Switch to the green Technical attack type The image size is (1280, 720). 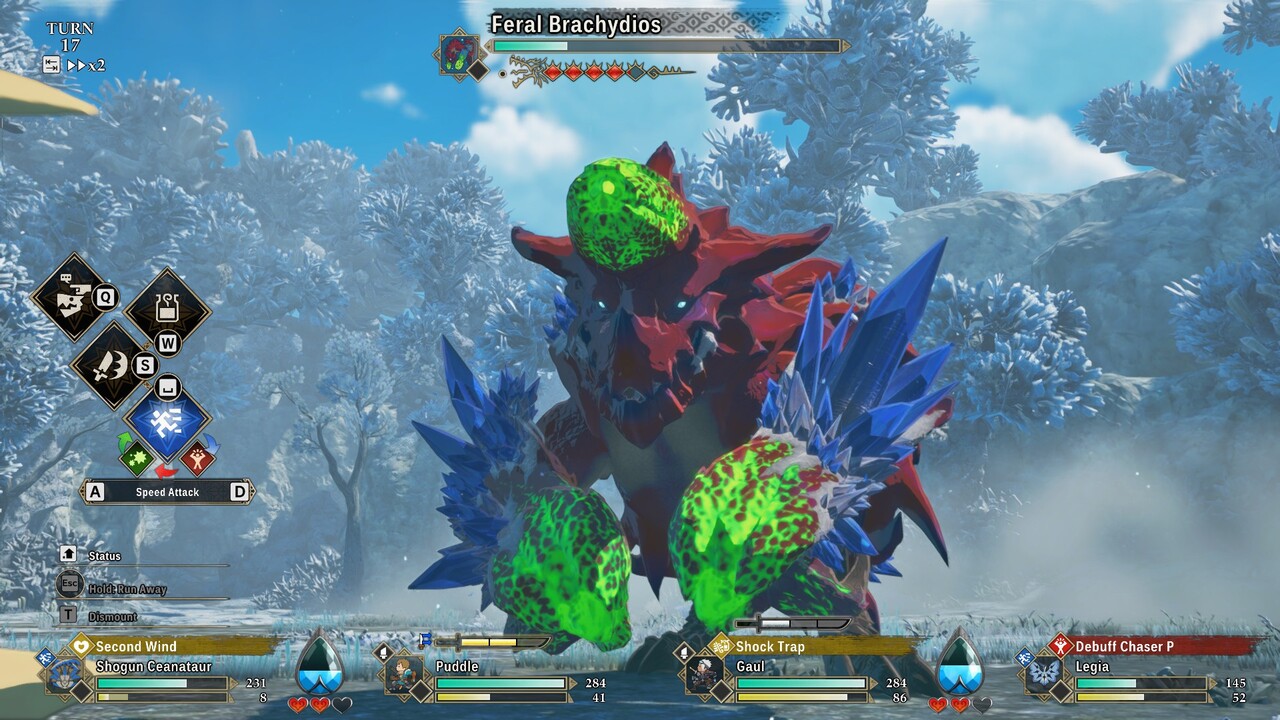(x=137, y=457)
